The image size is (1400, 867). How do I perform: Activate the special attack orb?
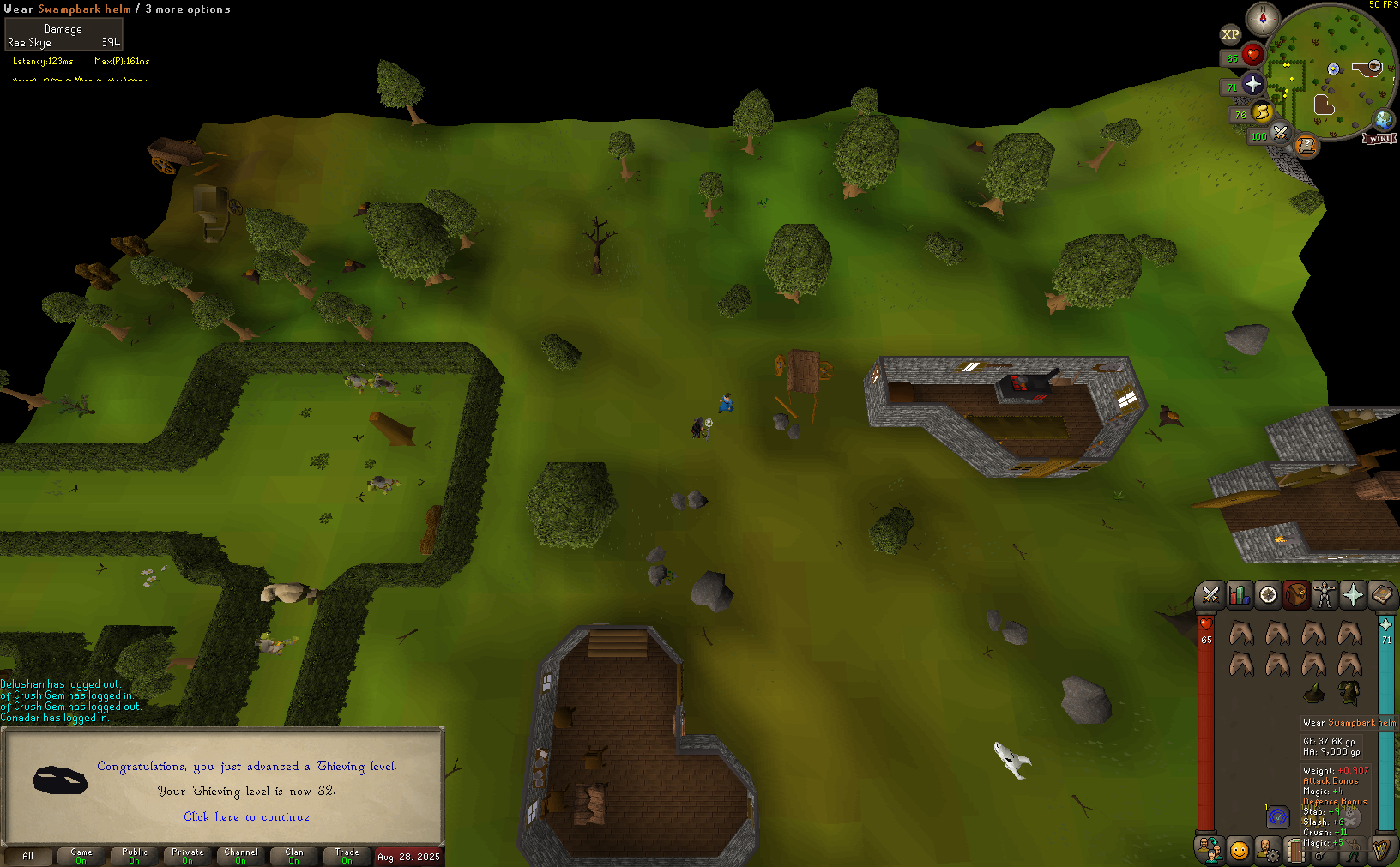(x=1280, y=132)
